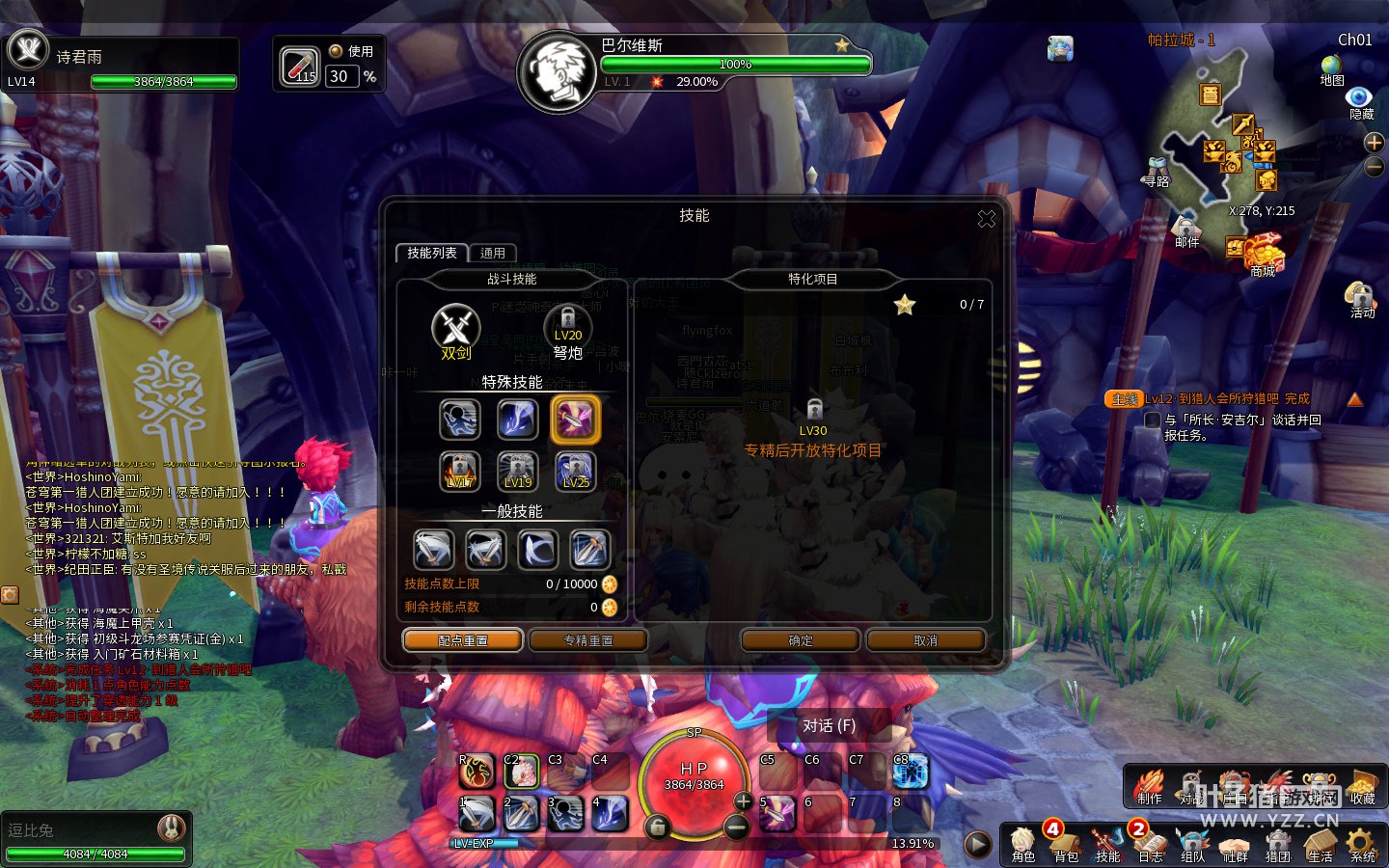Cancel with the 取消 button
Image resolution: width=1389 pixels, height=868 pixels.
tap(925, 640)
